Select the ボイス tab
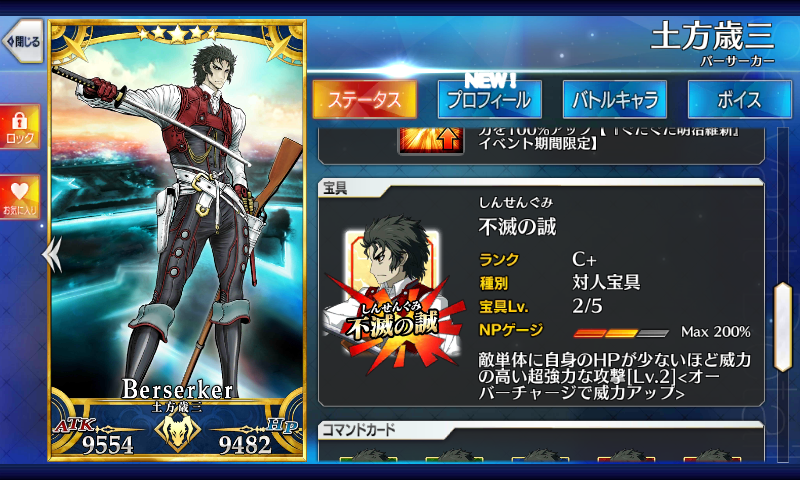The height and width of the screenshot is (480, 800). 739,100
